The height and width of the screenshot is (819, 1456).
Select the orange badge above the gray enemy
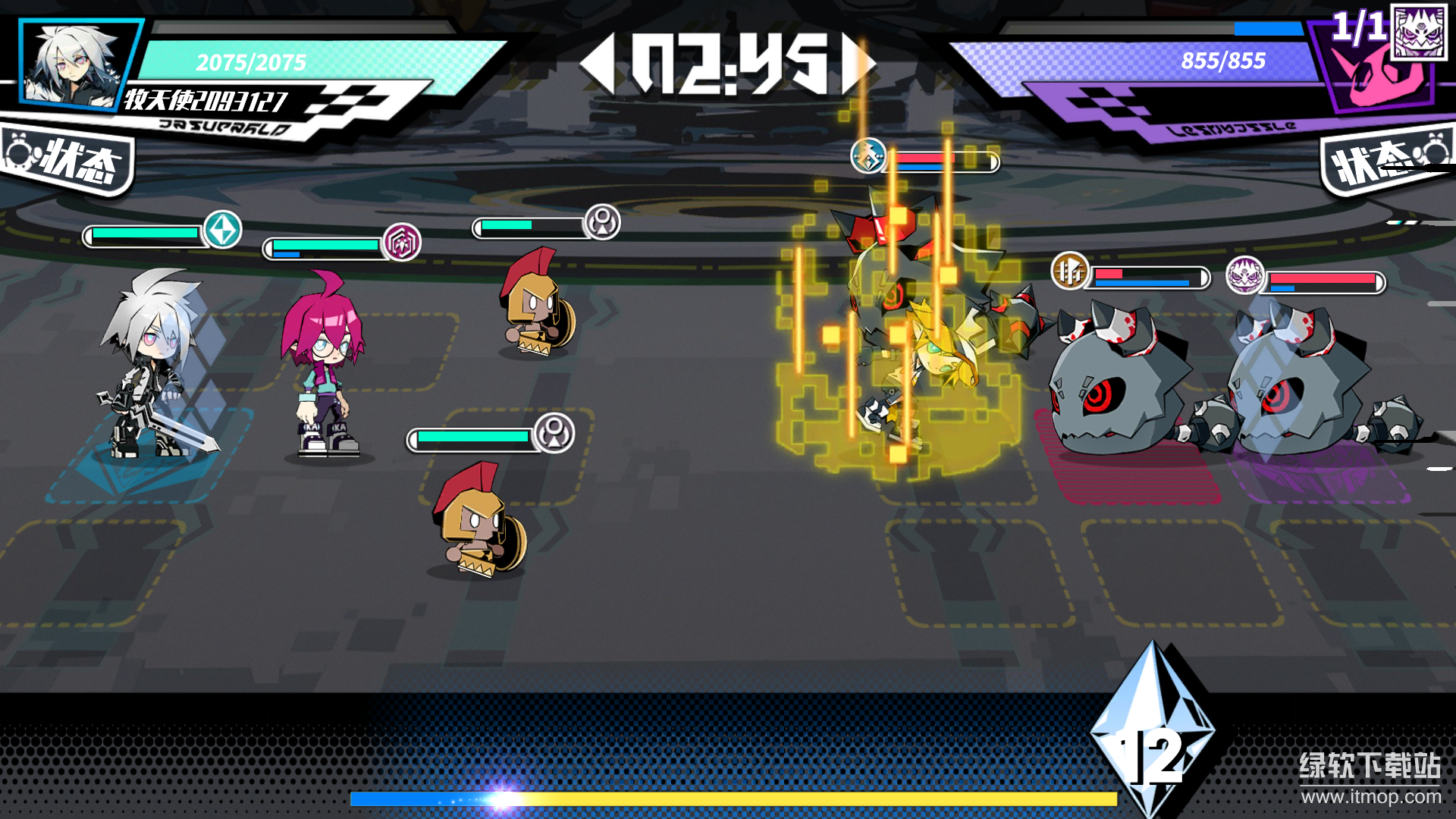tap(1070, 271)
